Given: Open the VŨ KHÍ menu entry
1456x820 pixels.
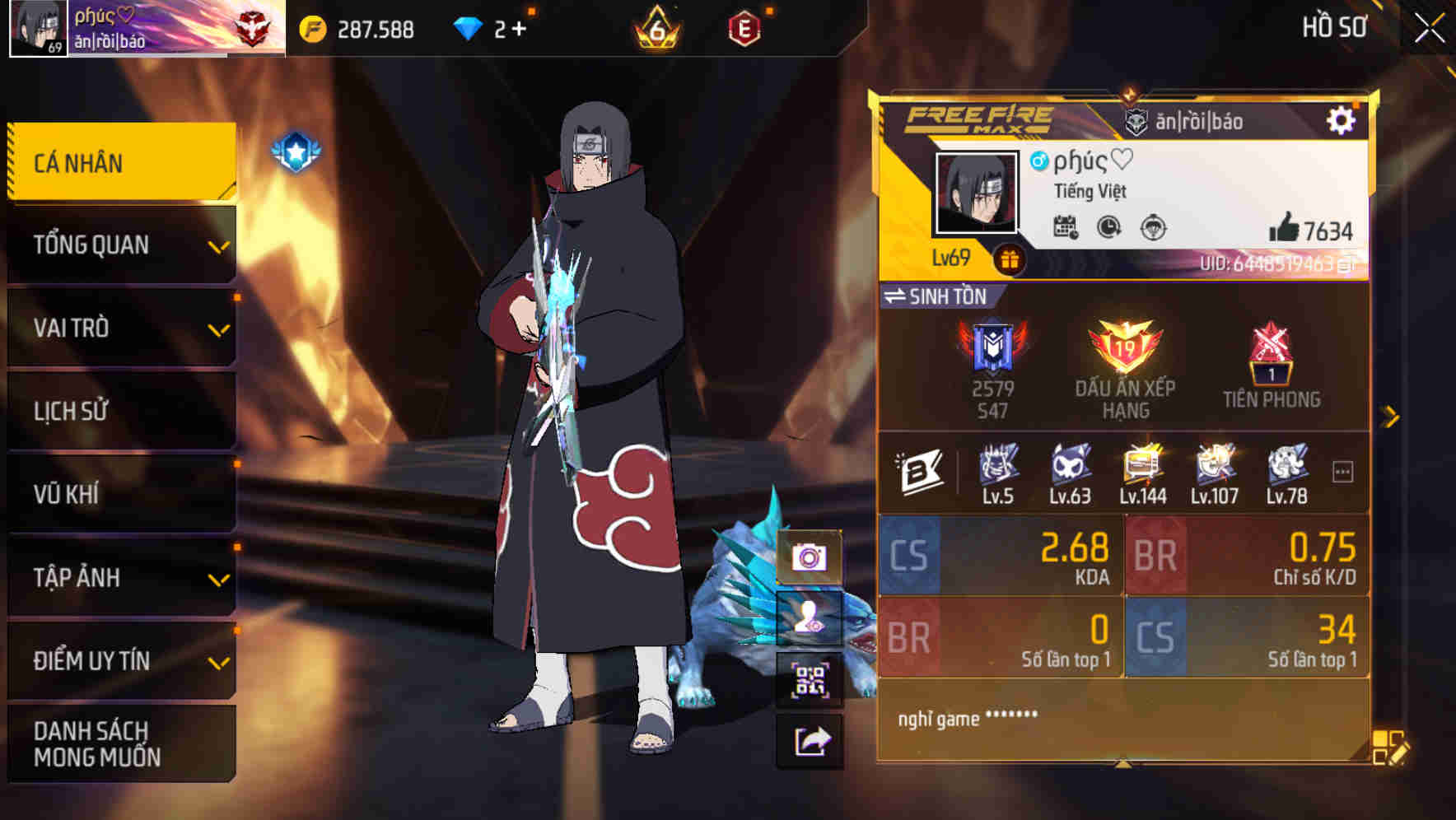Looking at the screenshot, I should (120, 495).
